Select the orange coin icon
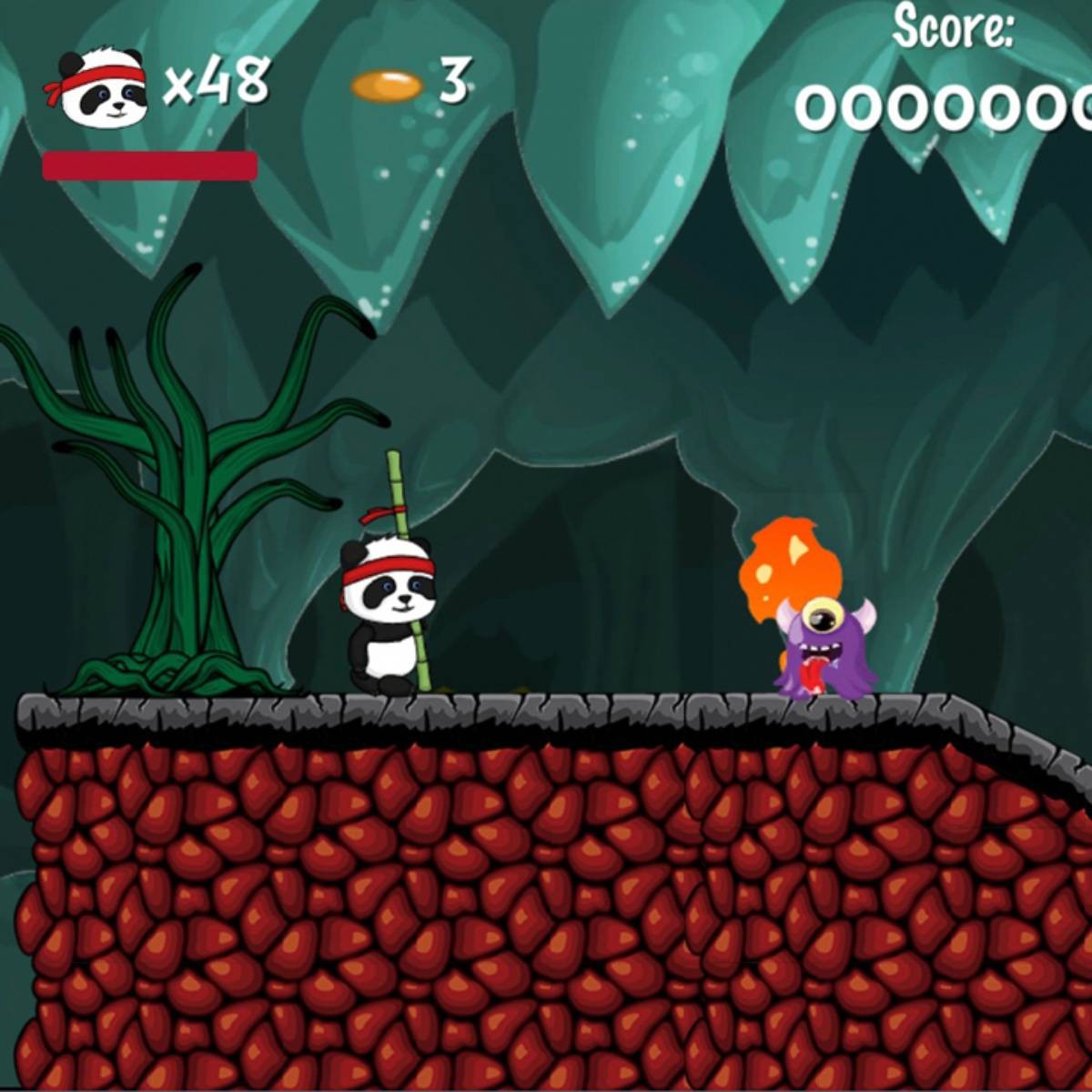 (x=387, y=86)
